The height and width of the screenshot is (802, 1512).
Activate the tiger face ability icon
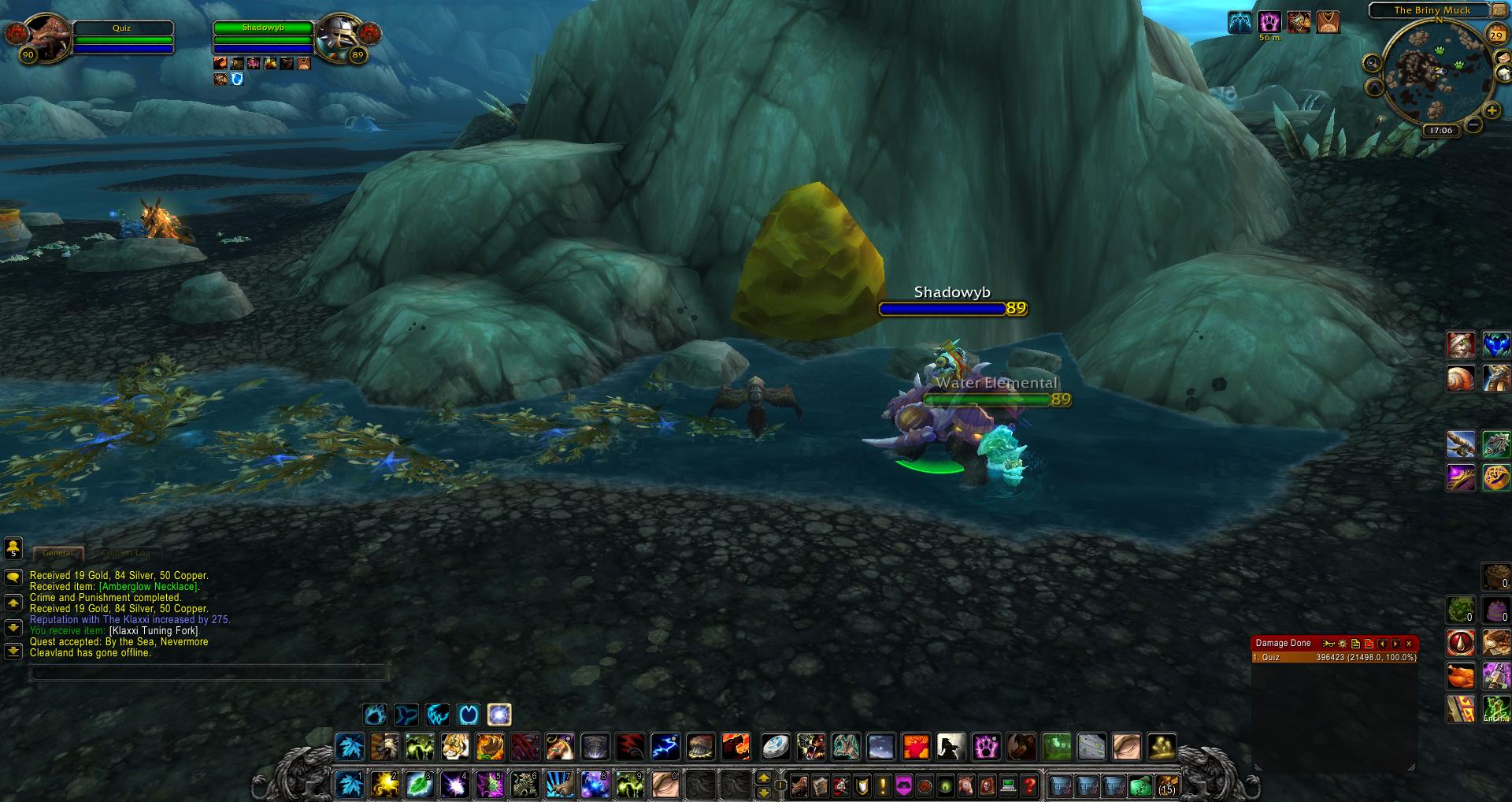(454, 745)
